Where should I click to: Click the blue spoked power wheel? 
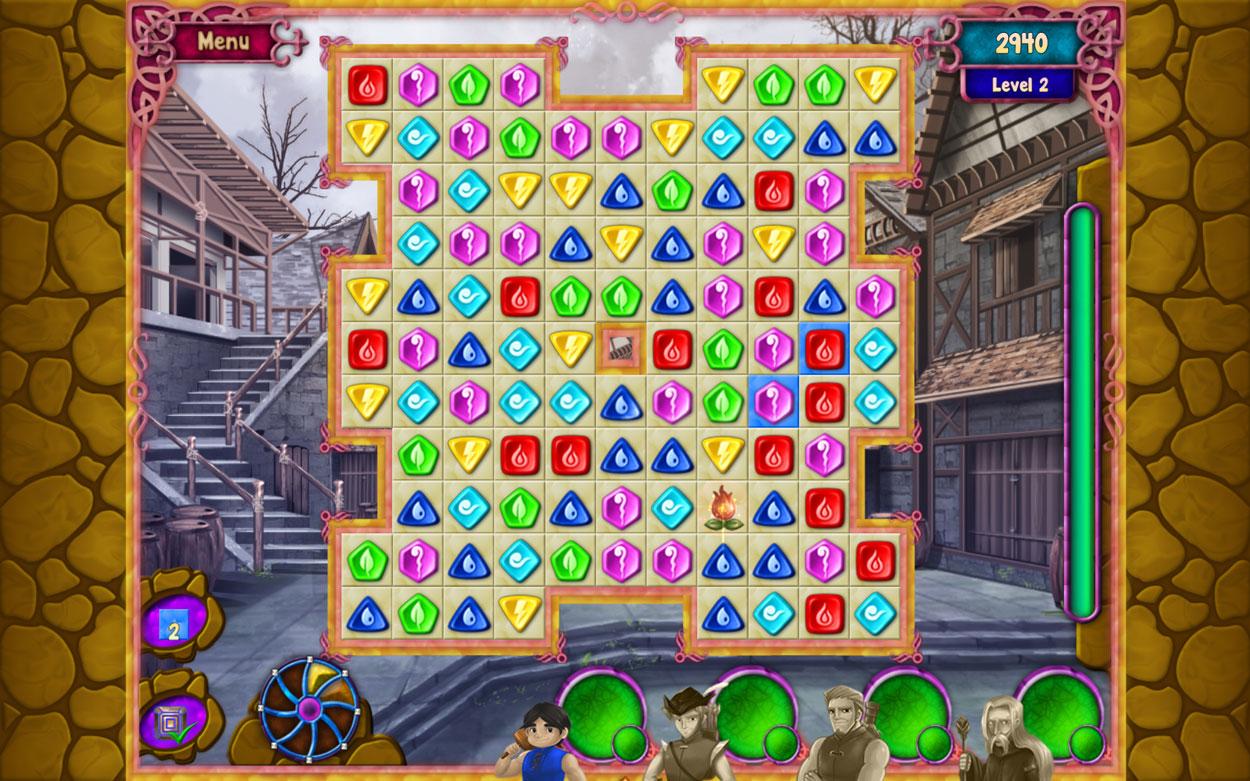(309, 708)
